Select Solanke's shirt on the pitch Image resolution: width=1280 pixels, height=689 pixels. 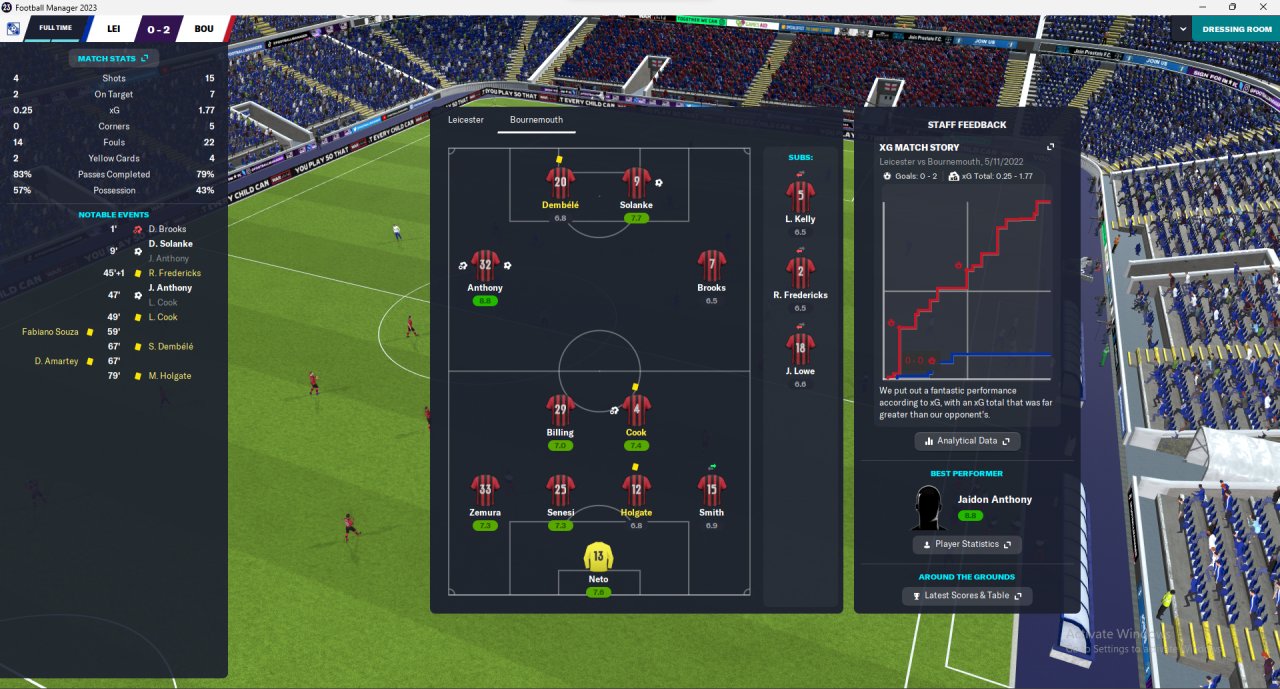[x=636, y=184]
